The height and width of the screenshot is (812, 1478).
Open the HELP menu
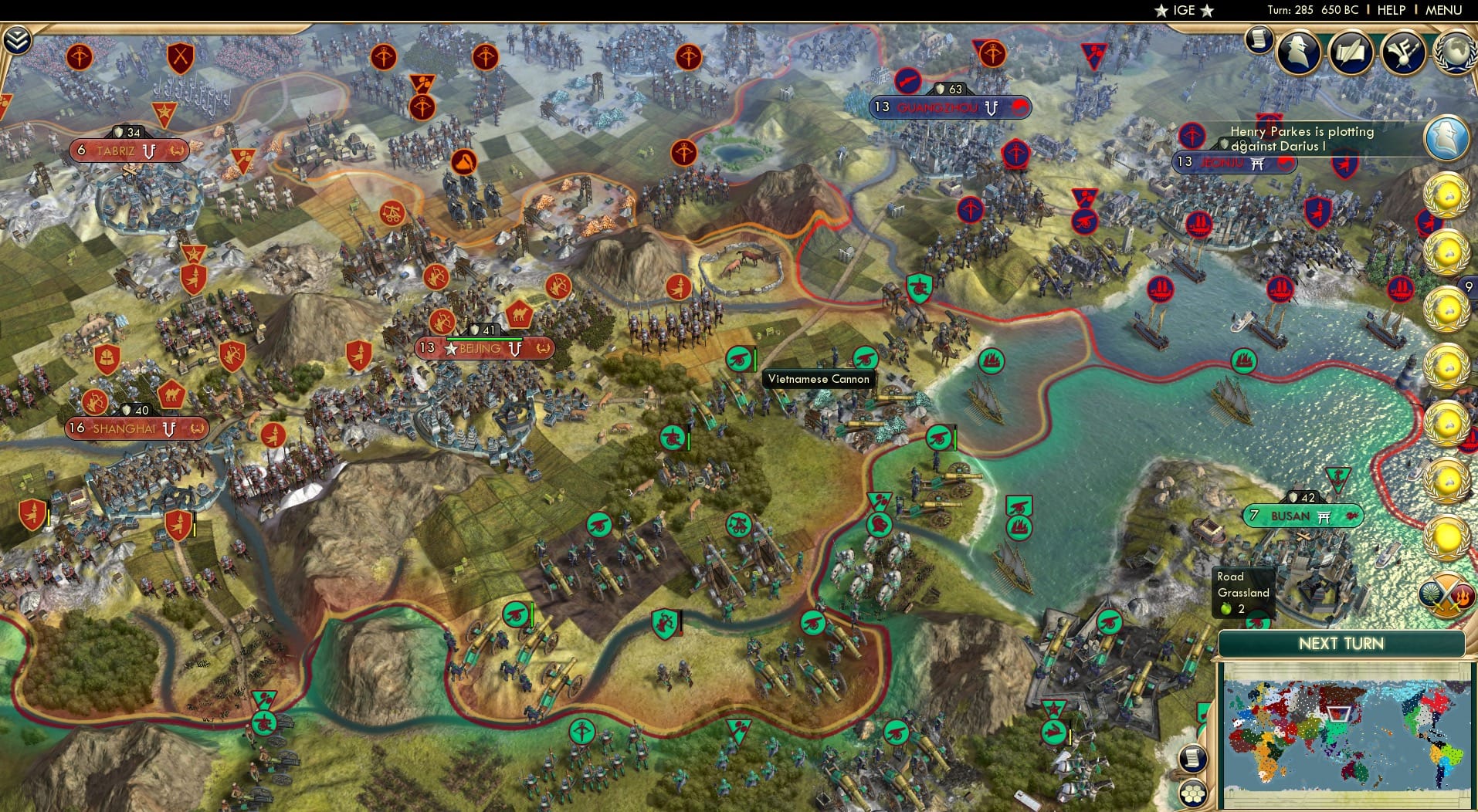(1389, 10)
